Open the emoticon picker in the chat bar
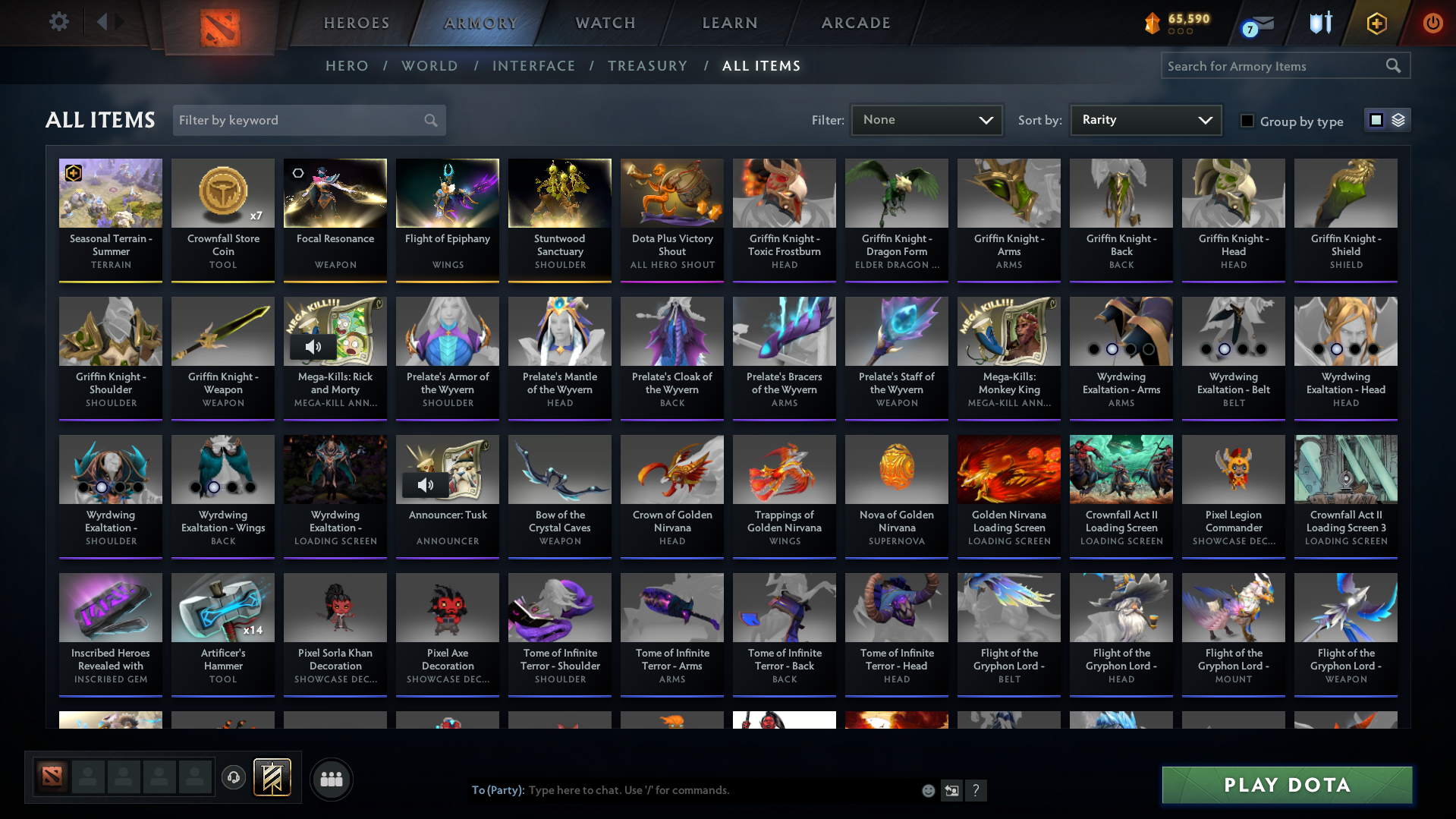The height and width of the screenshot is (819, 1456). point(927,790)
